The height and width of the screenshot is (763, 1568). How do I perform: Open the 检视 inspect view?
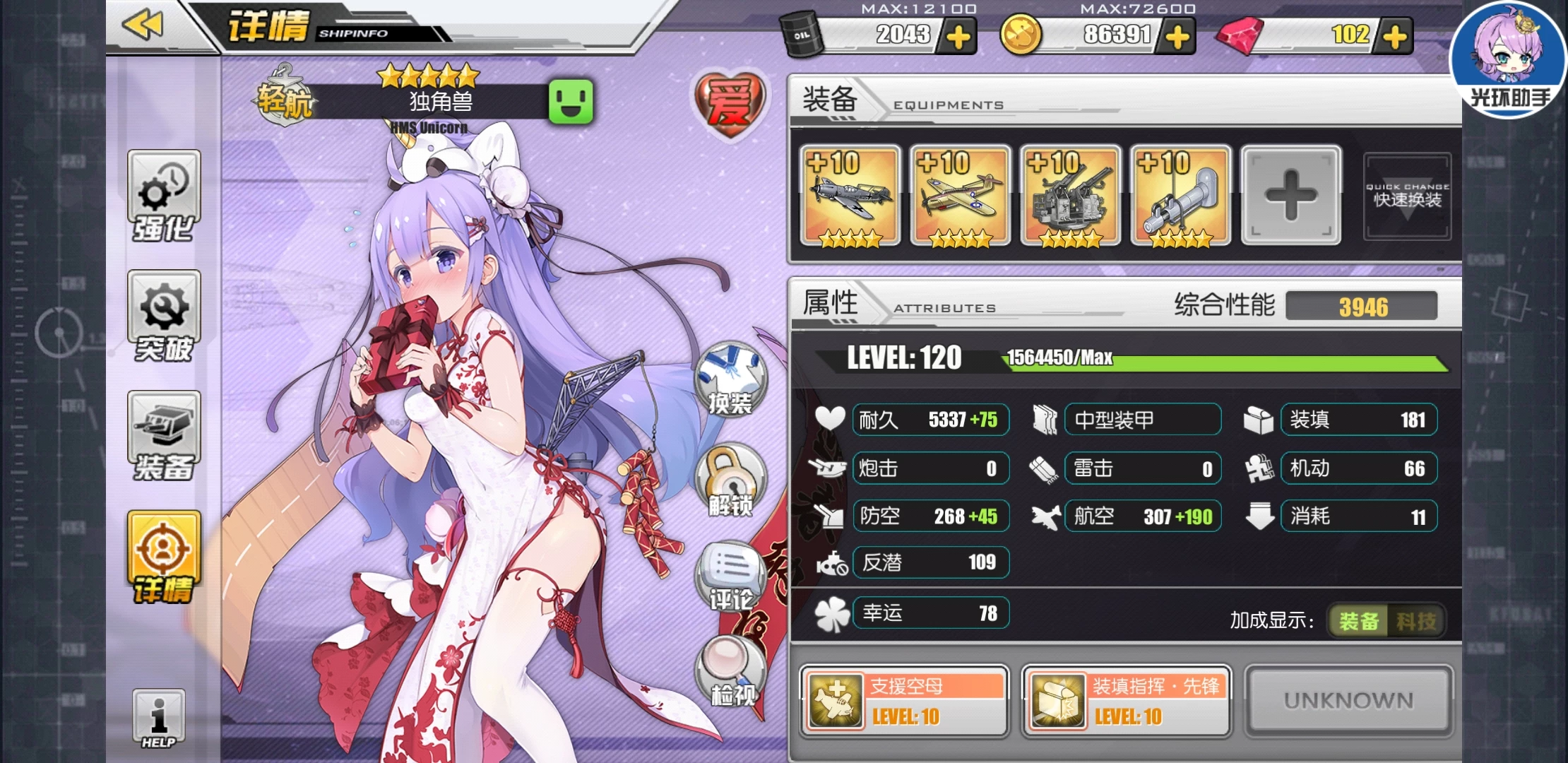pos(730,671)
